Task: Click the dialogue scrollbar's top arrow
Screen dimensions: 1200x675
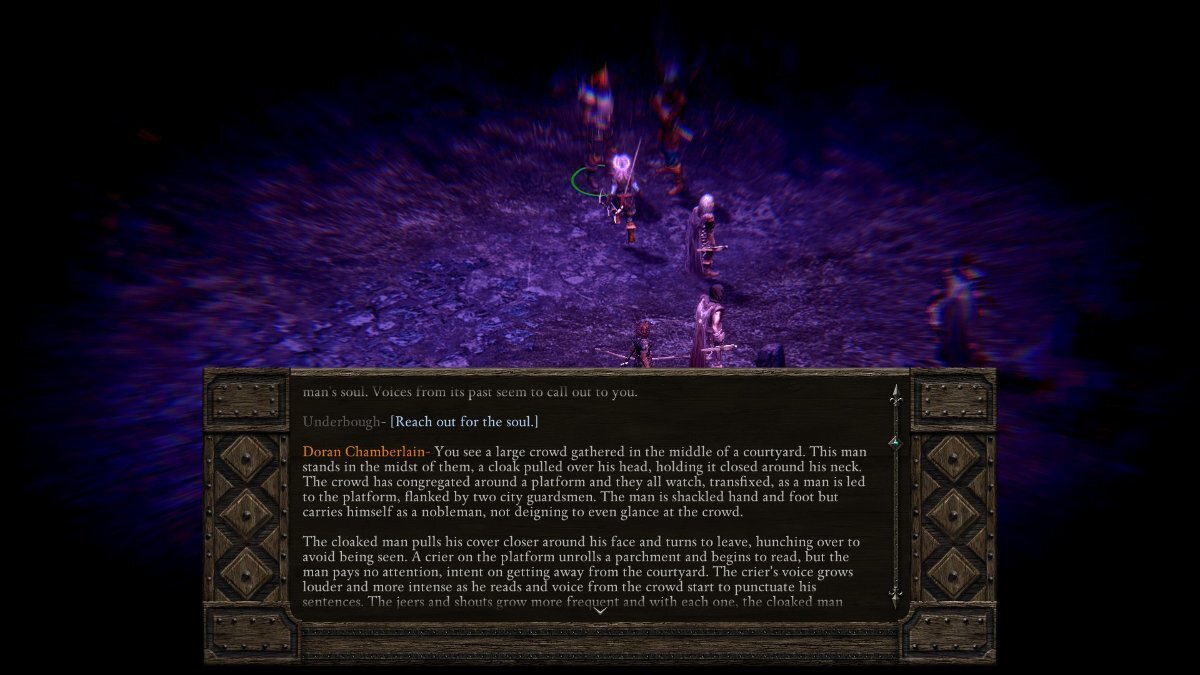Action: pos(895,393)
